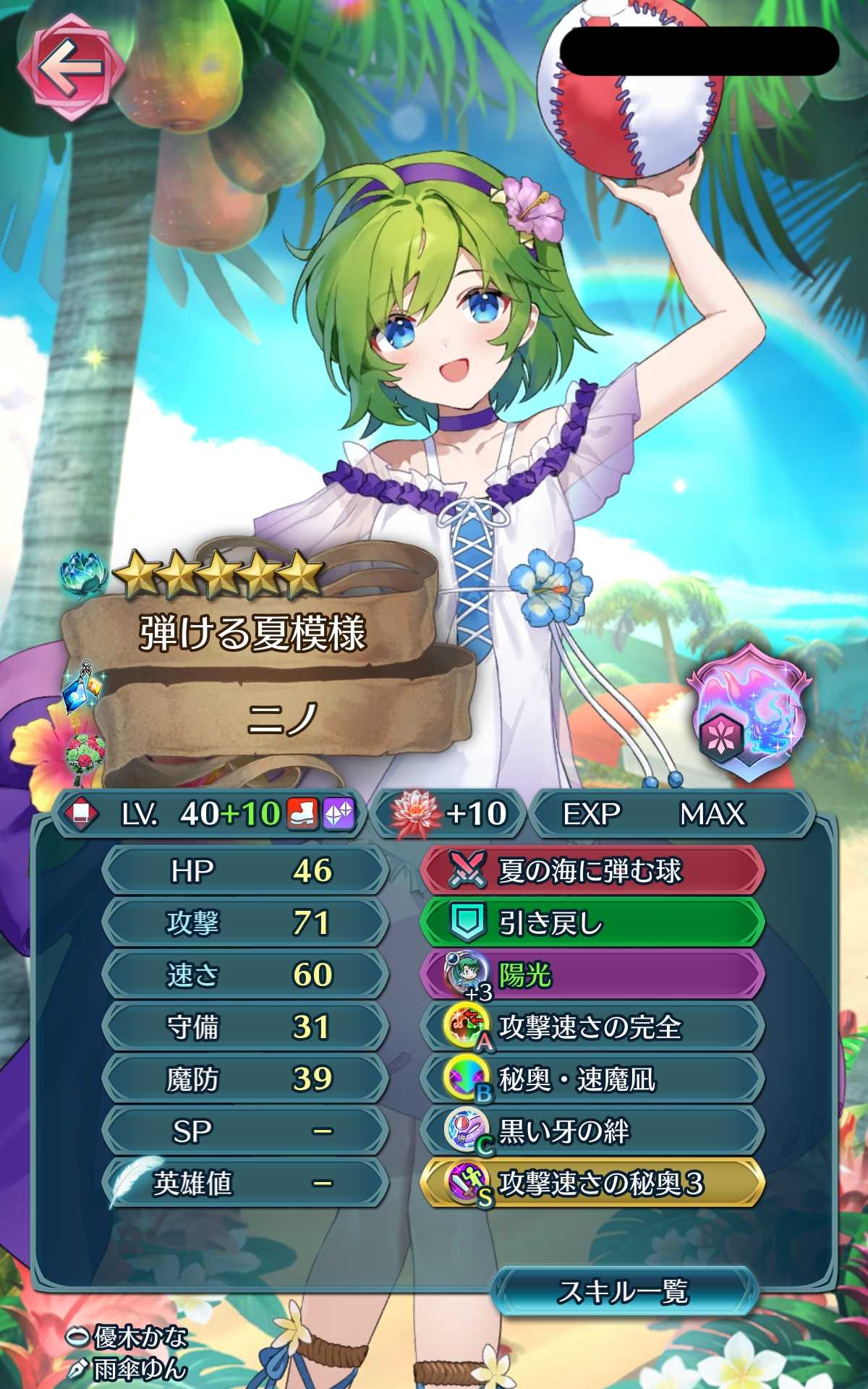Show details for the 速さ stat
The width and height of the screenshot is (868, 1389).
pyautogui.click(x=244, y=975)
